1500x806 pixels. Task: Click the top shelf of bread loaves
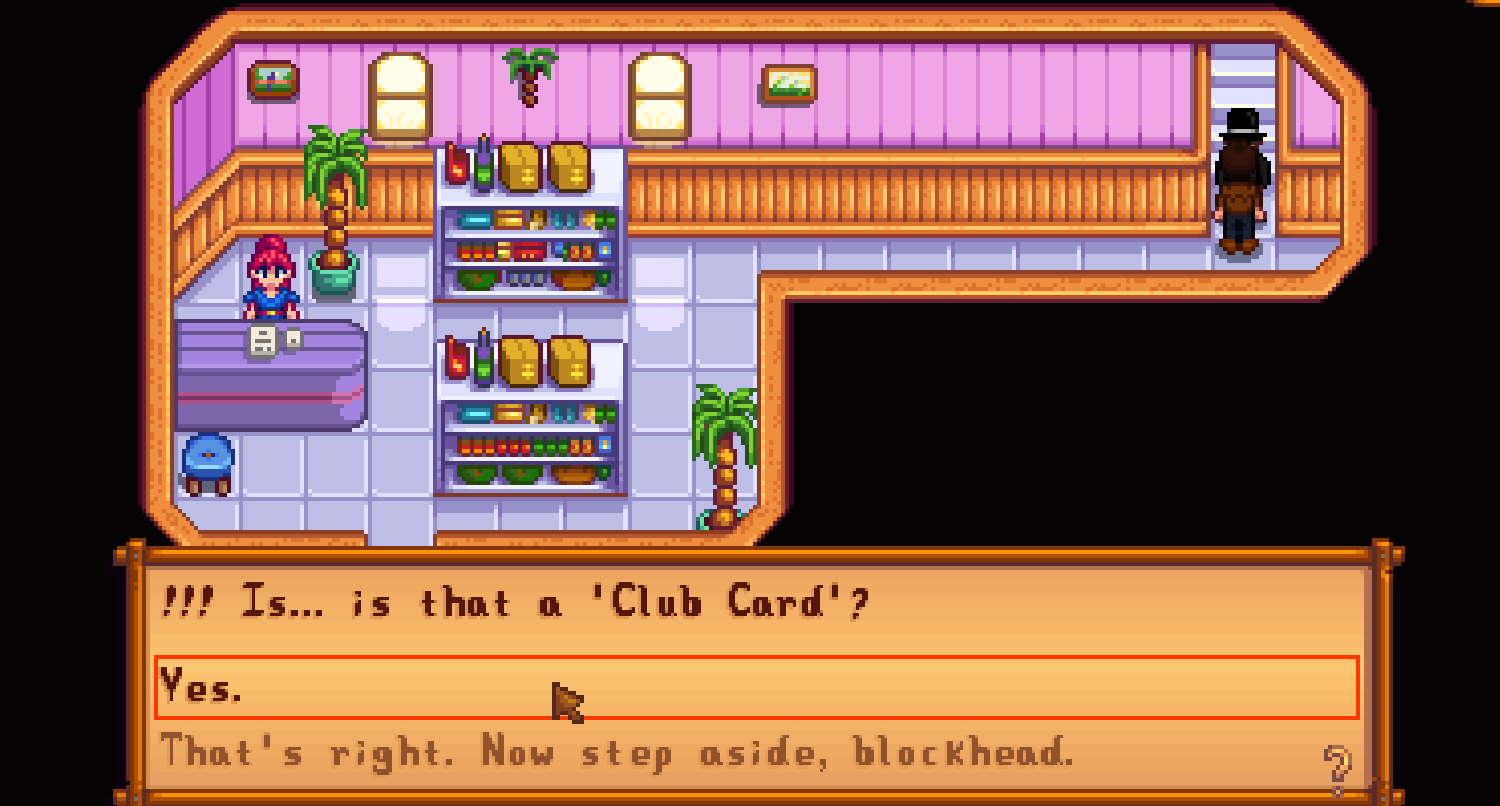tap(545, 165)
